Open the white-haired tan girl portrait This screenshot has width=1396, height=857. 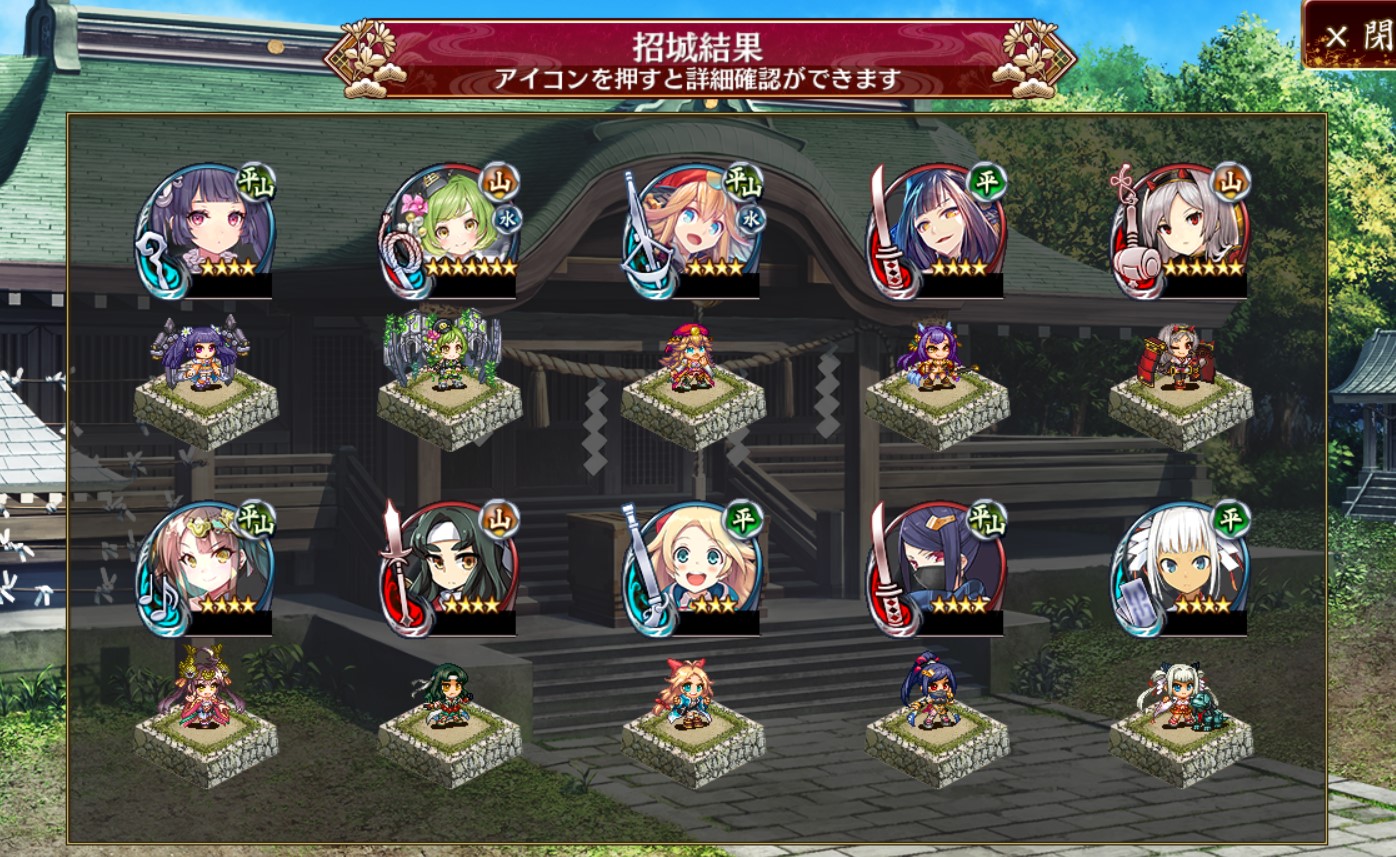tap(1182, 568)
